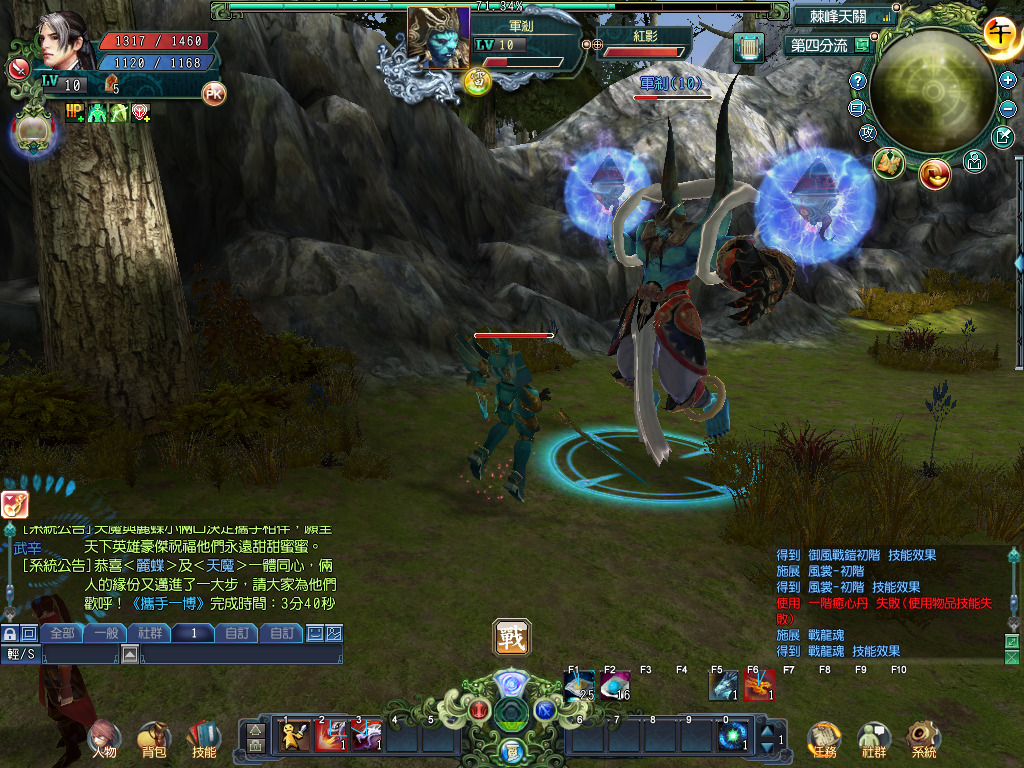Use the F1 hotkey item with 25 count
1024x768 pixels.
click(579, 686)
